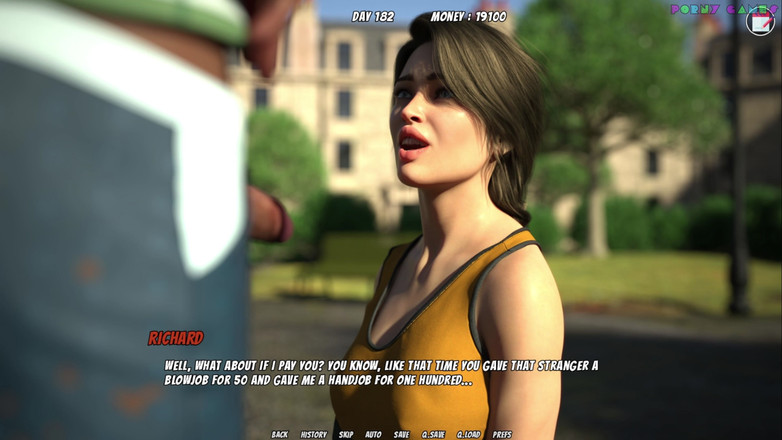Open Prefs settings menu
This screenshot has width=782, height=440.
(x=502, y=435)
